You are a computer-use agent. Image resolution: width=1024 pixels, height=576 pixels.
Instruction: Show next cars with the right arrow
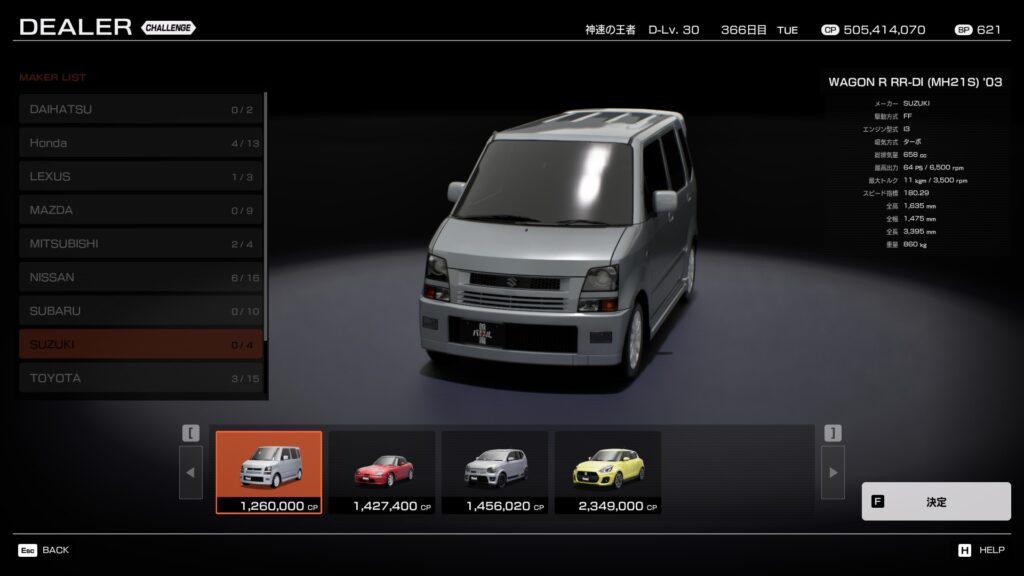click(832, 472)
